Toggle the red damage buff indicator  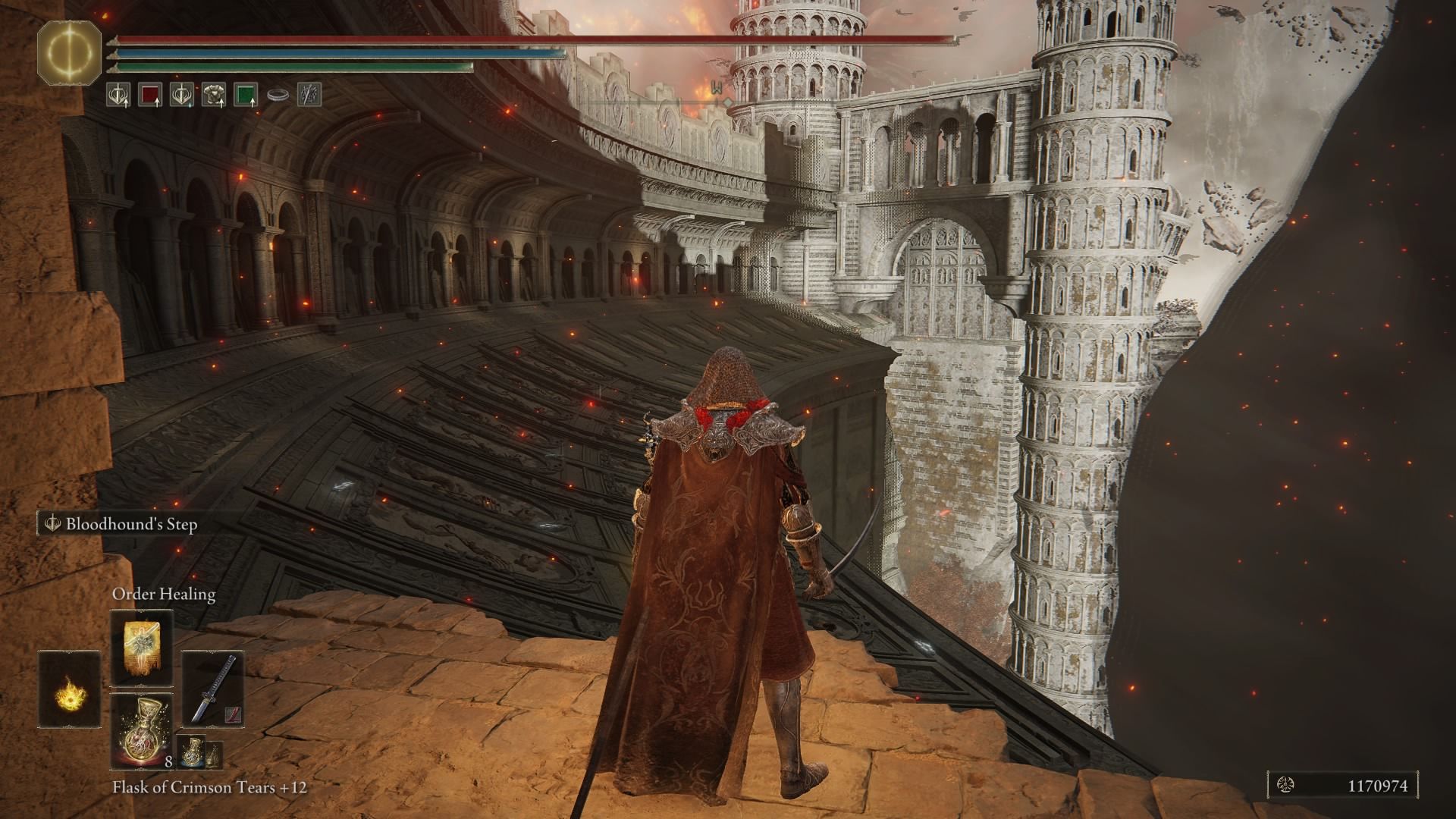point(150,93)
